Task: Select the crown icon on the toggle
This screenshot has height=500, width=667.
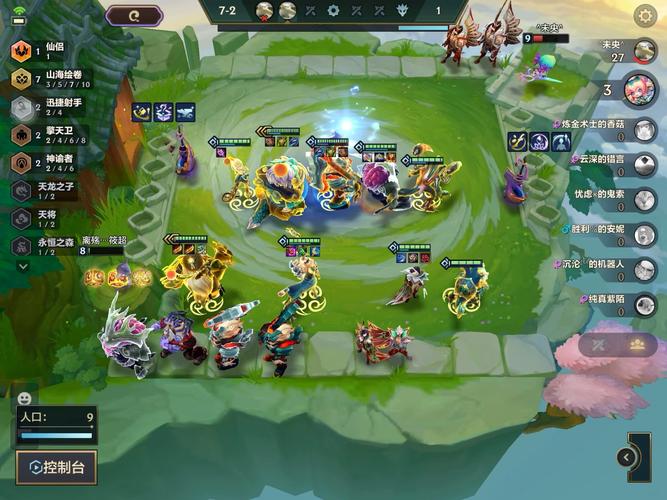Action: click(x=637, y=344)
